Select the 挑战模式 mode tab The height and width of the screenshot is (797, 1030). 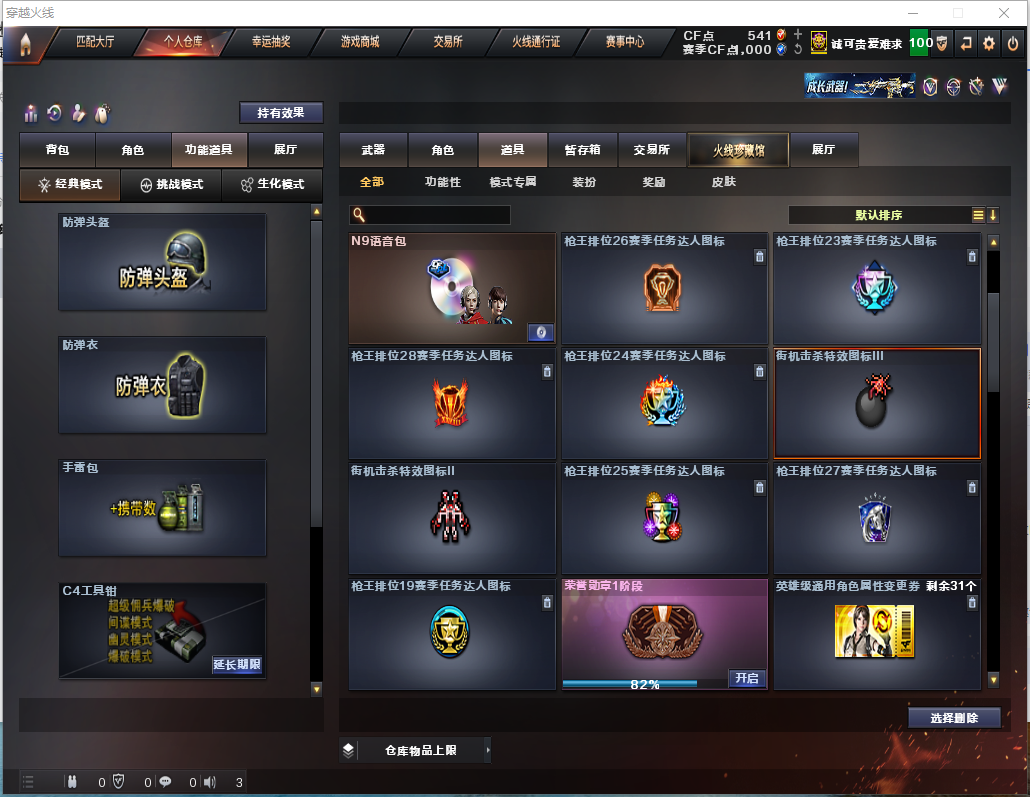(171, 185)
